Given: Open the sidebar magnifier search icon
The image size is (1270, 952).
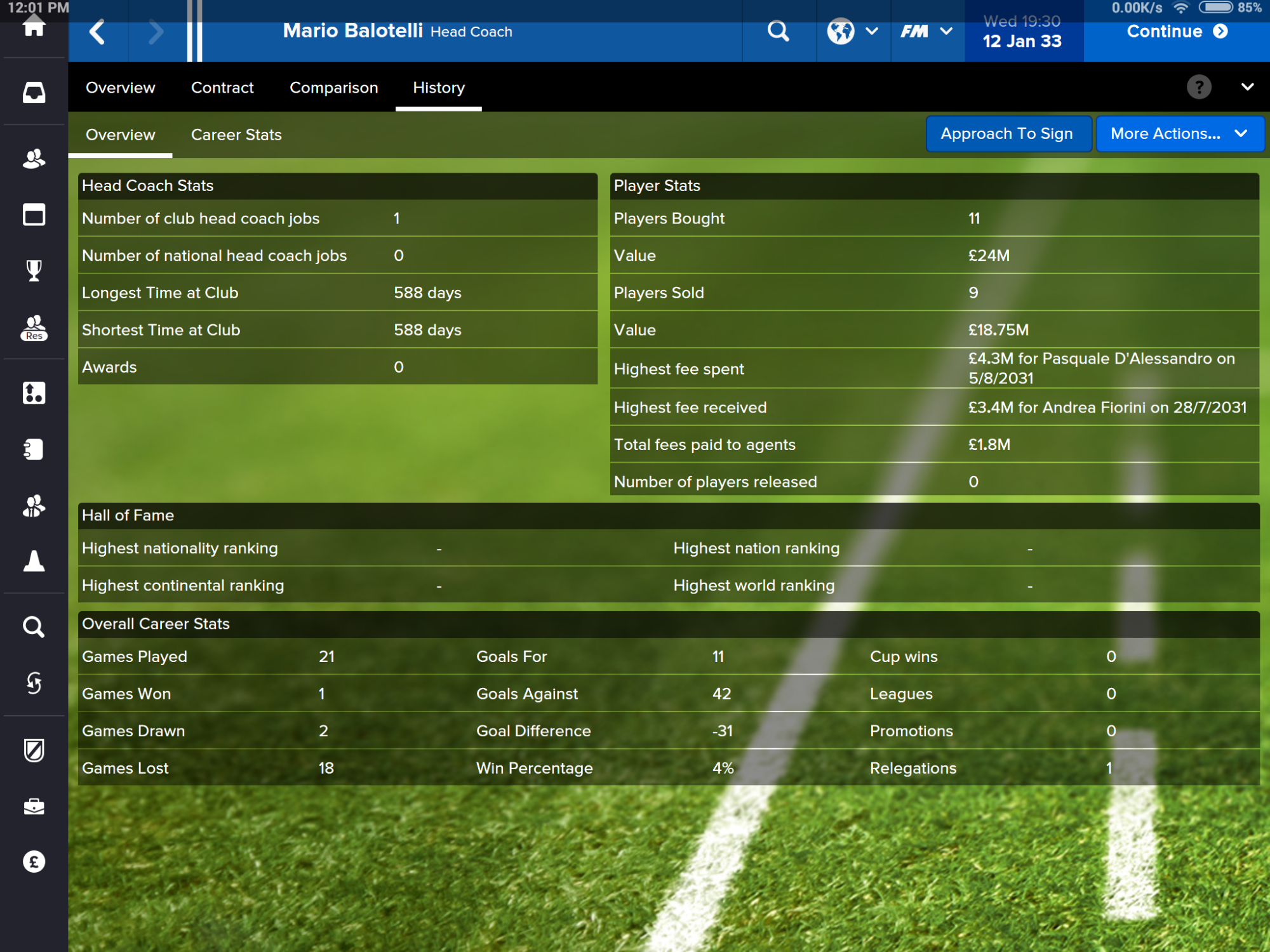Looking at the screenshot, I should (34, 627).
